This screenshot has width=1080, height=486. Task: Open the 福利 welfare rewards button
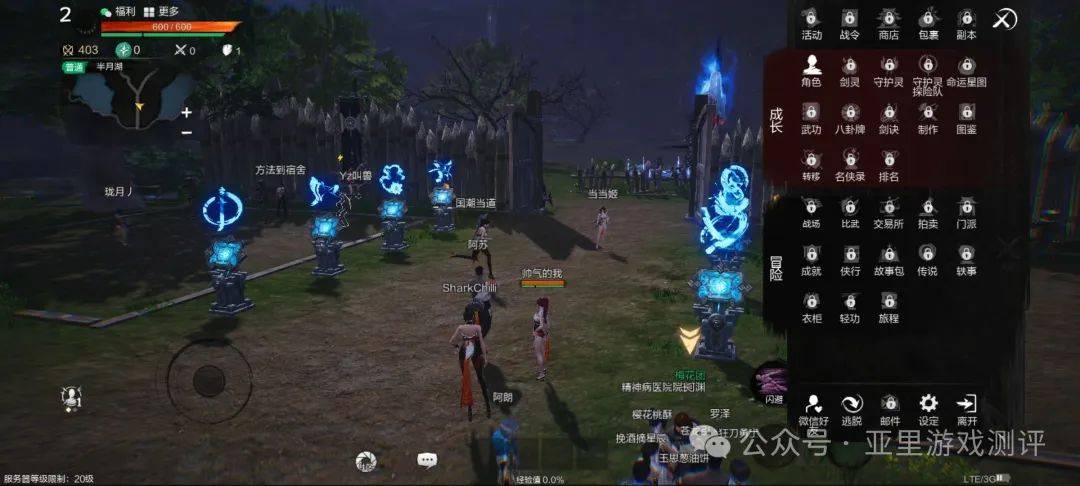point(118,11)
